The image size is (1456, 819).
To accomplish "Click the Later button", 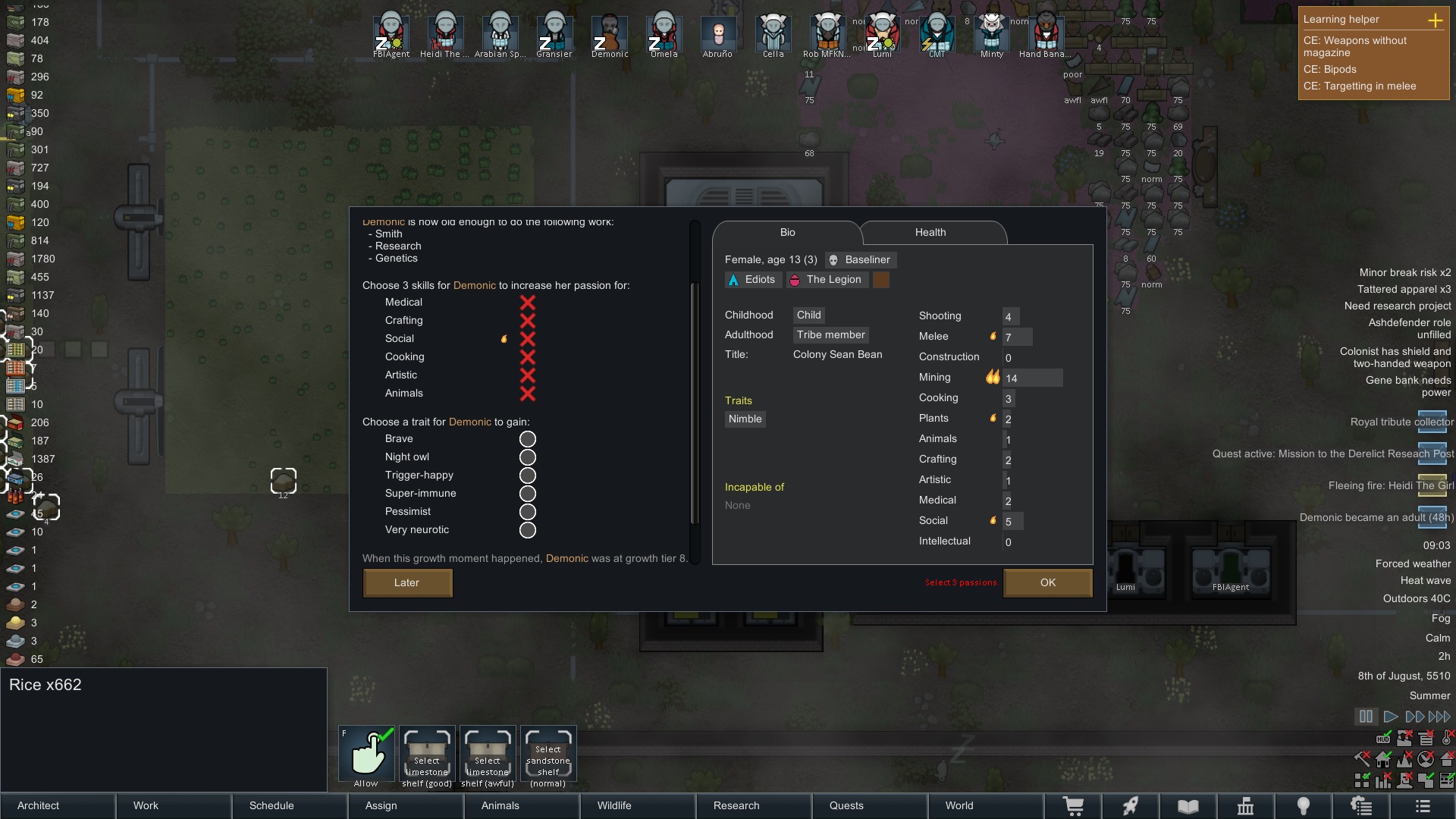I will 407,582.
